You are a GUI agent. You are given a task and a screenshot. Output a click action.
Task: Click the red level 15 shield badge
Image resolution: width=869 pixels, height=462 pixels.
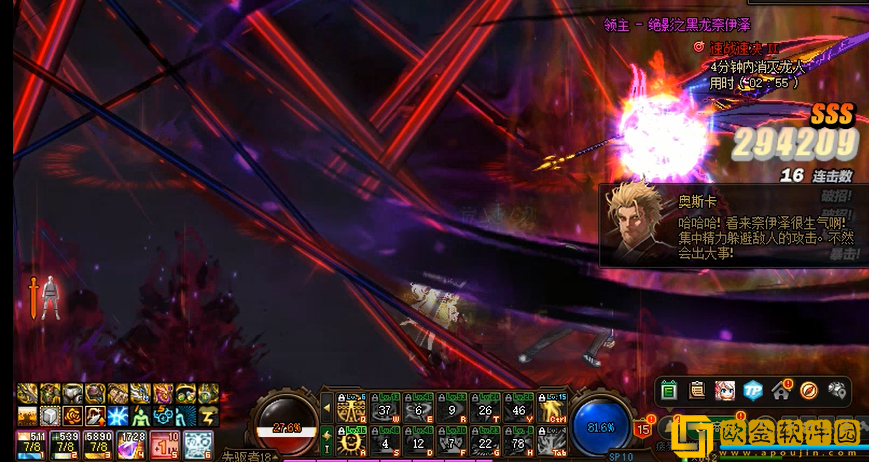click(x=642, y=428)
